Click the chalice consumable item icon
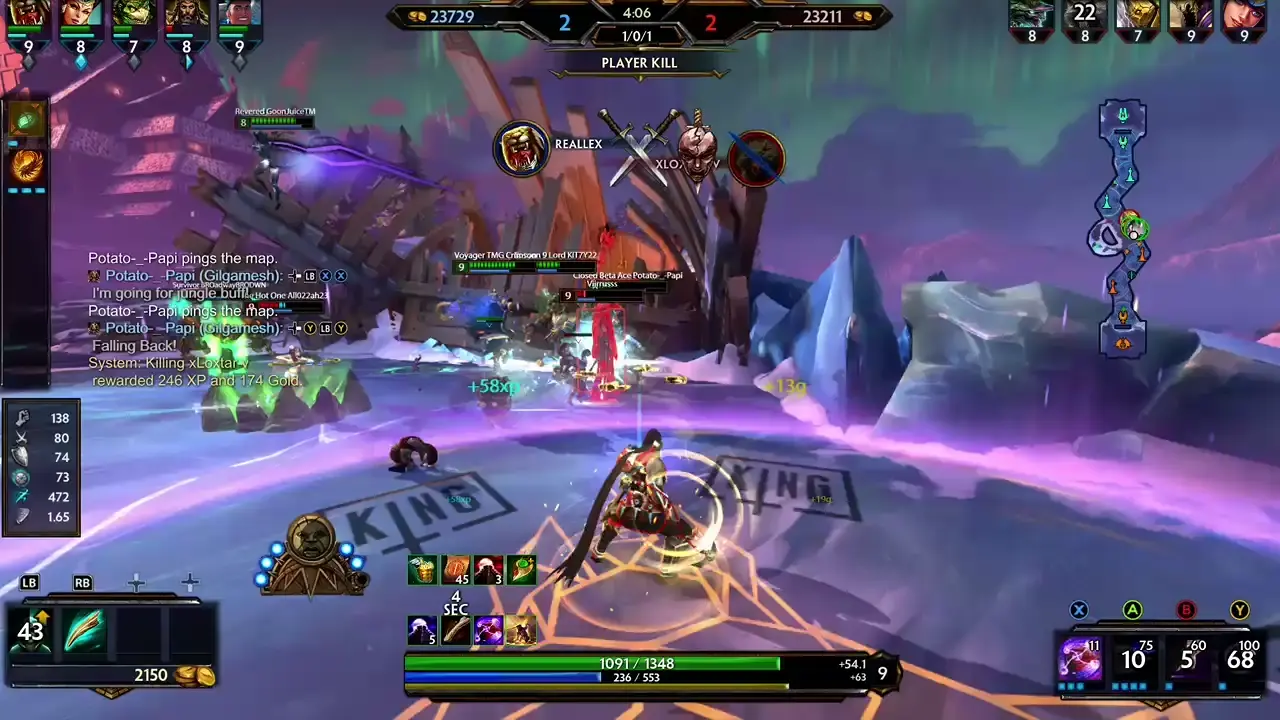Screen dimensions: 1280x720 [x=422, y=568]
